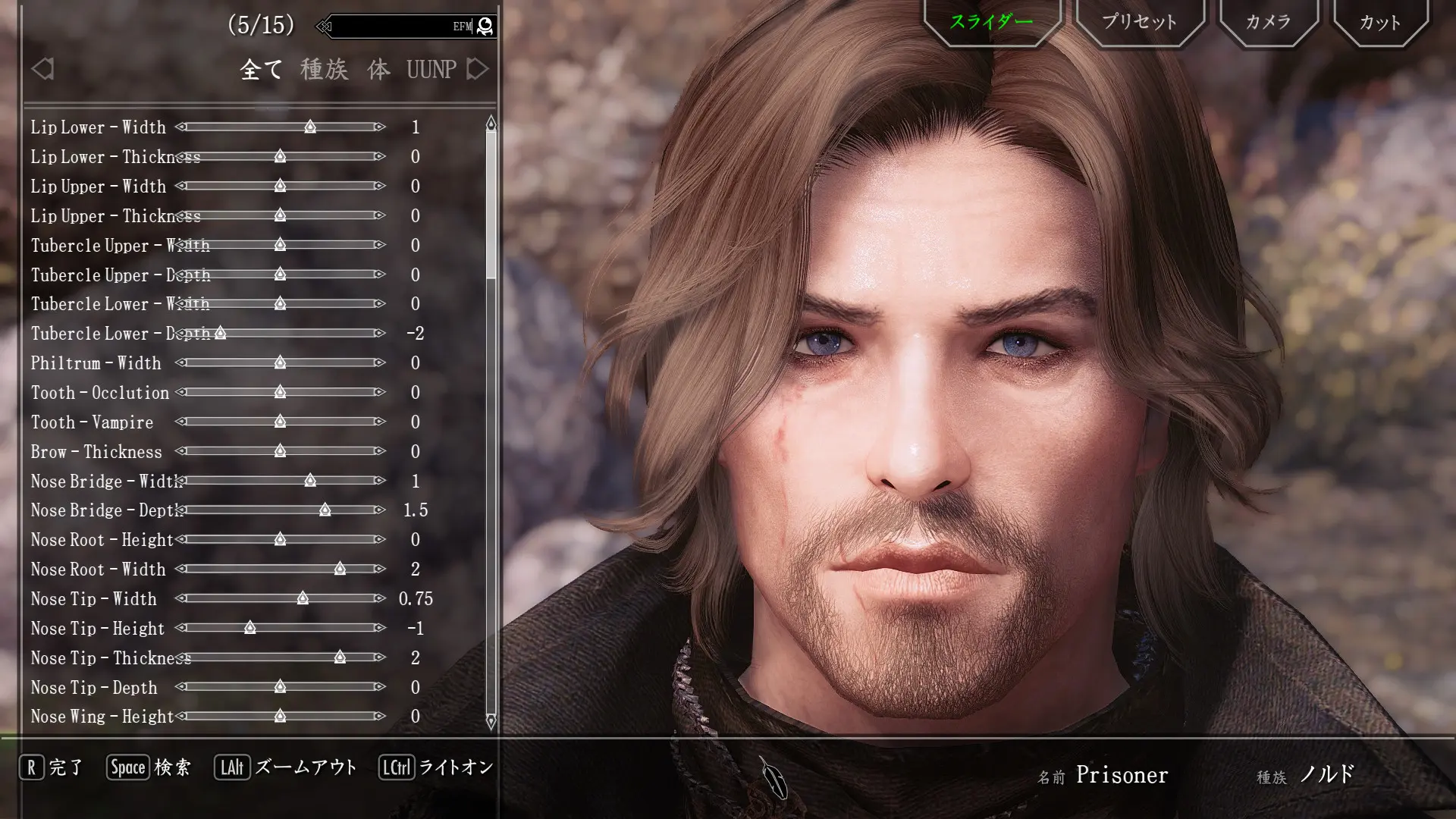Switch to the スライダー tab
The width and height of the screenshot is (1456, 819).
point(991,22)
